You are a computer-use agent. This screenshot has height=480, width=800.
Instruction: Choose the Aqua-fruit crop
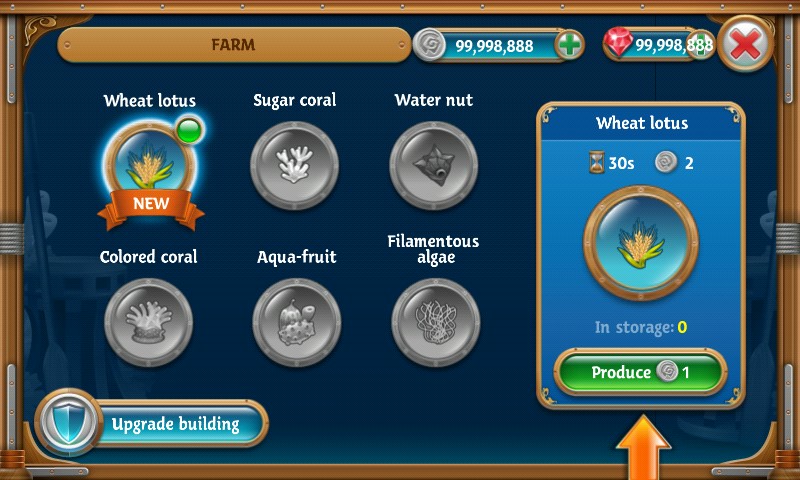point(295,322)
